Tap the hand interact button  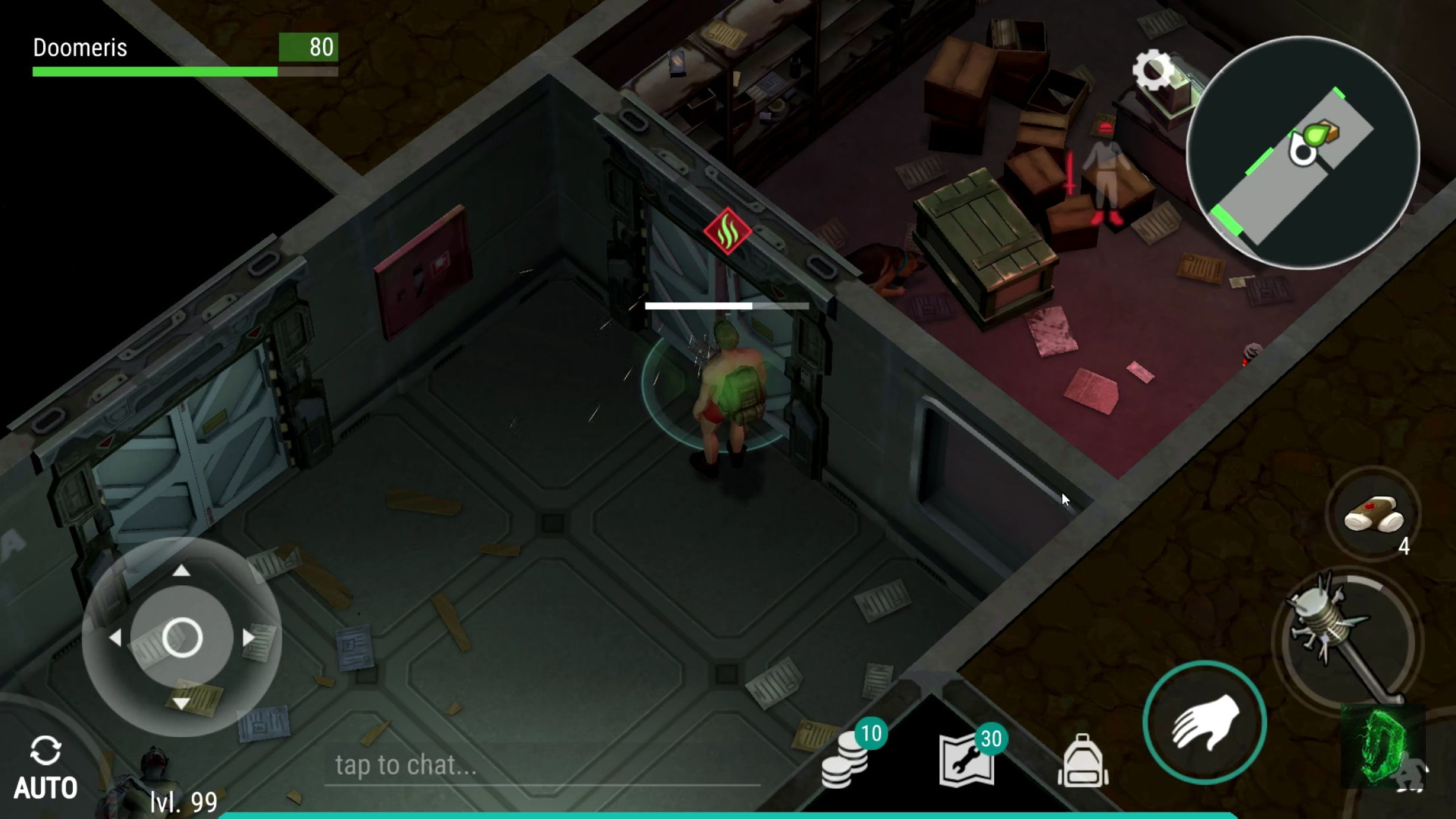point(1204,723)
